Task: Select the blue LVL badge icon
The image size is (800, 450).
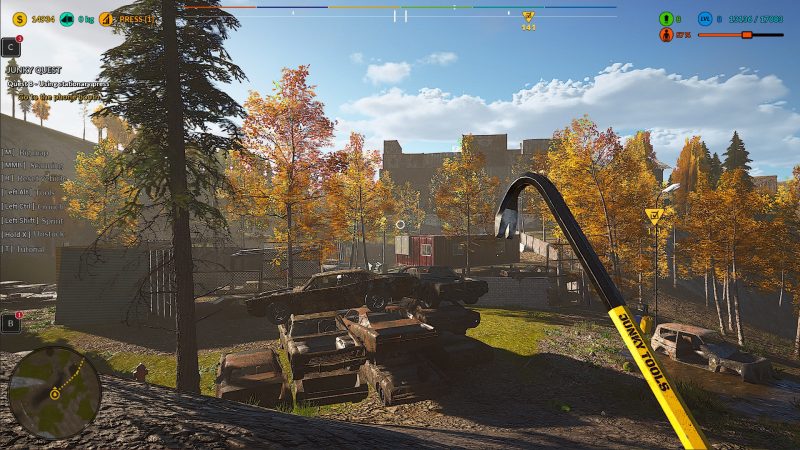Action: point(704,19)
